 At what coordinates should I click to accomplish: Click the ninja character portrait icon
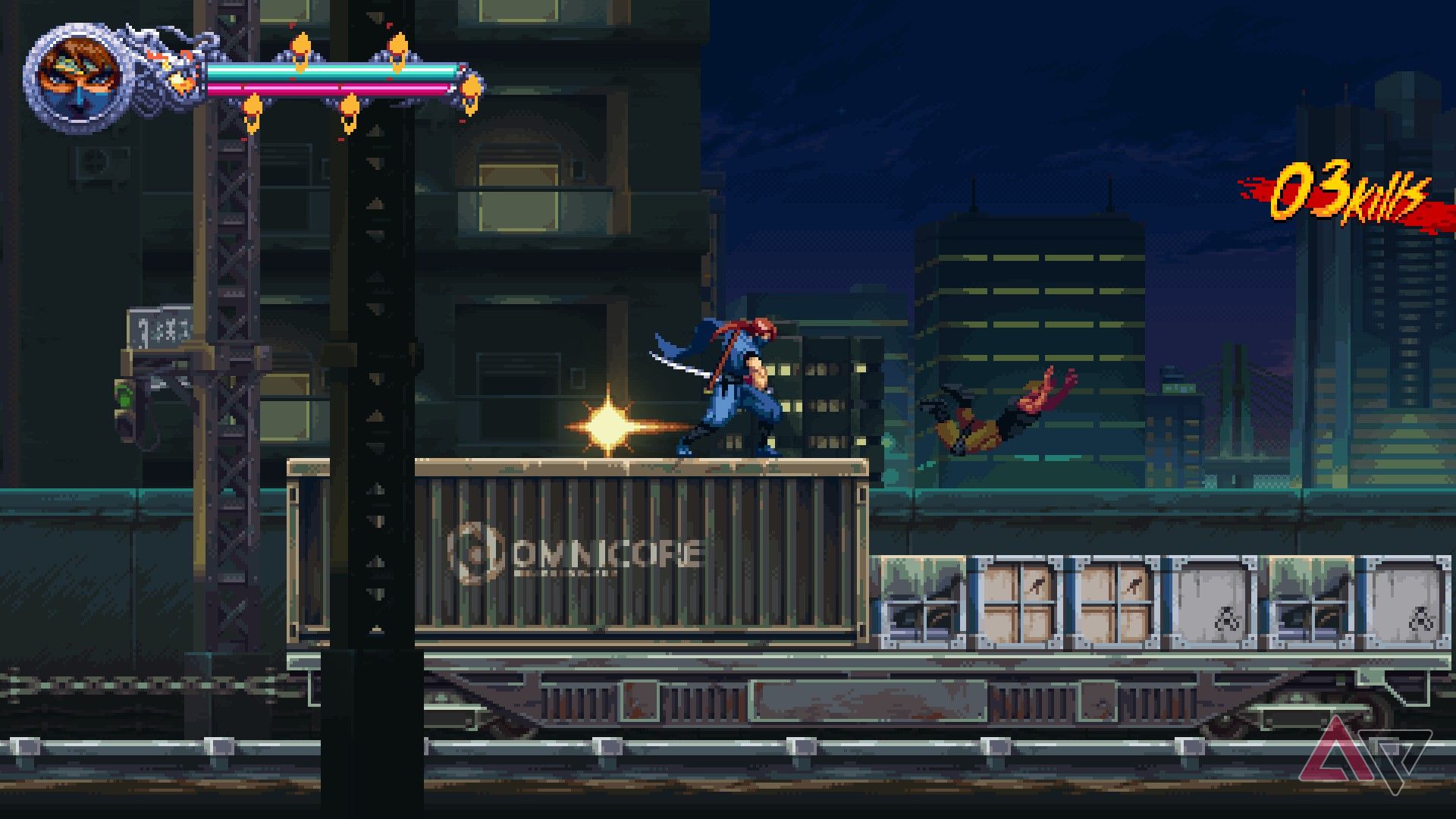(x=76, y=76)
